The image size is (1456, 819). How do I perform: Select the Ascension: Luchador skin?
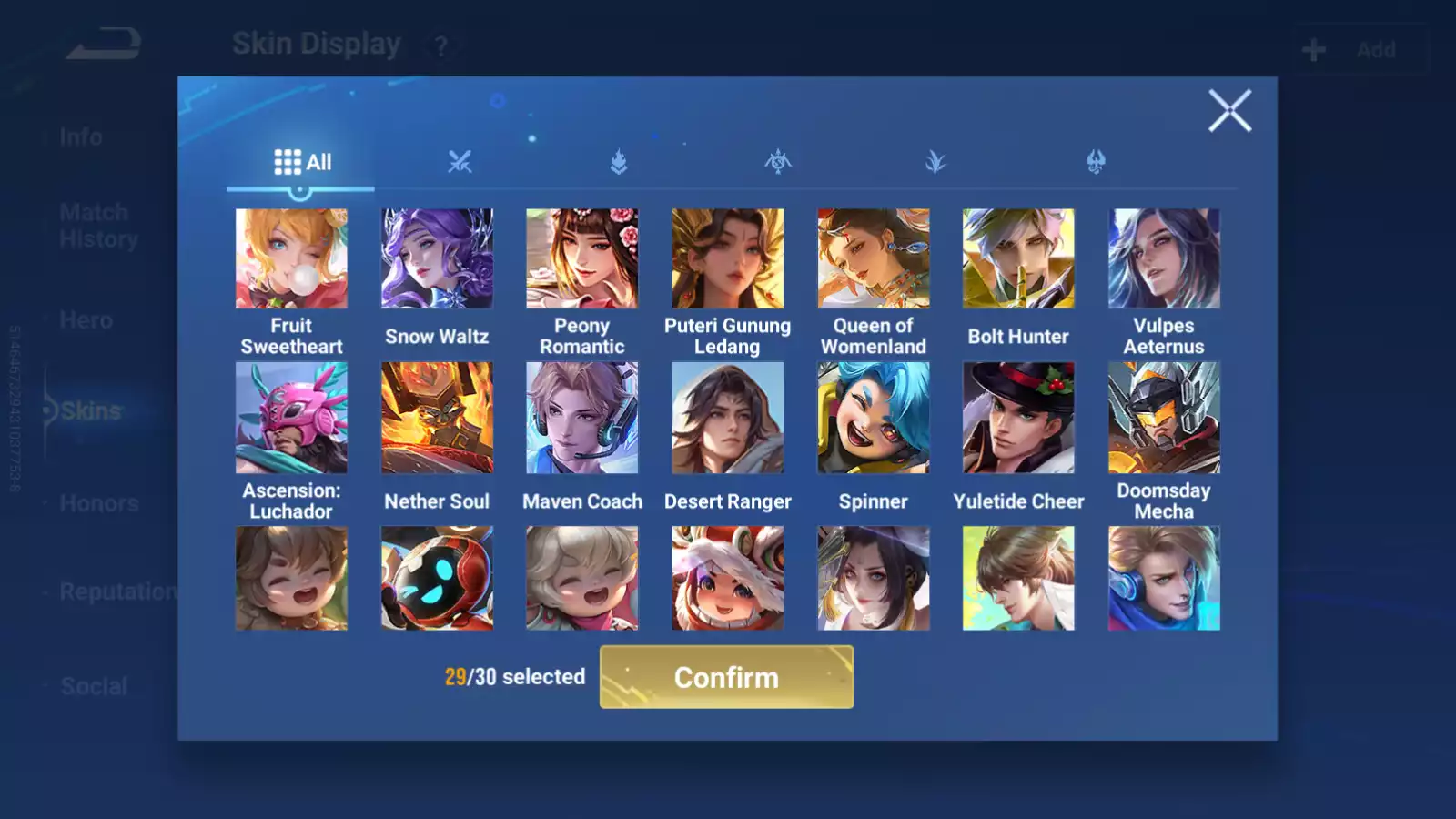291,418
